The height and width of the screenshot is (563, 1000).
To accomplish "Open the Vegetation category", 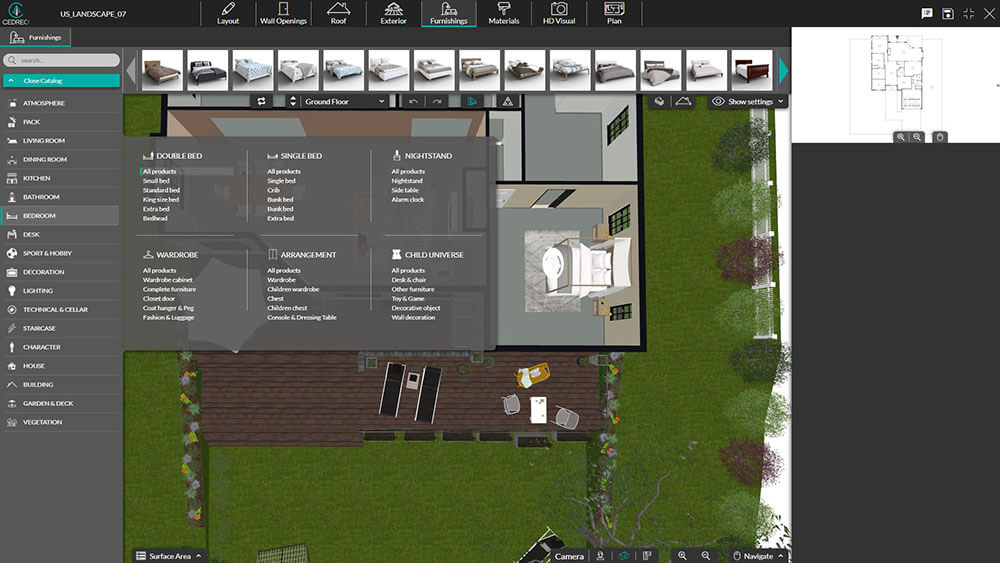I will (x=42, y=422).
